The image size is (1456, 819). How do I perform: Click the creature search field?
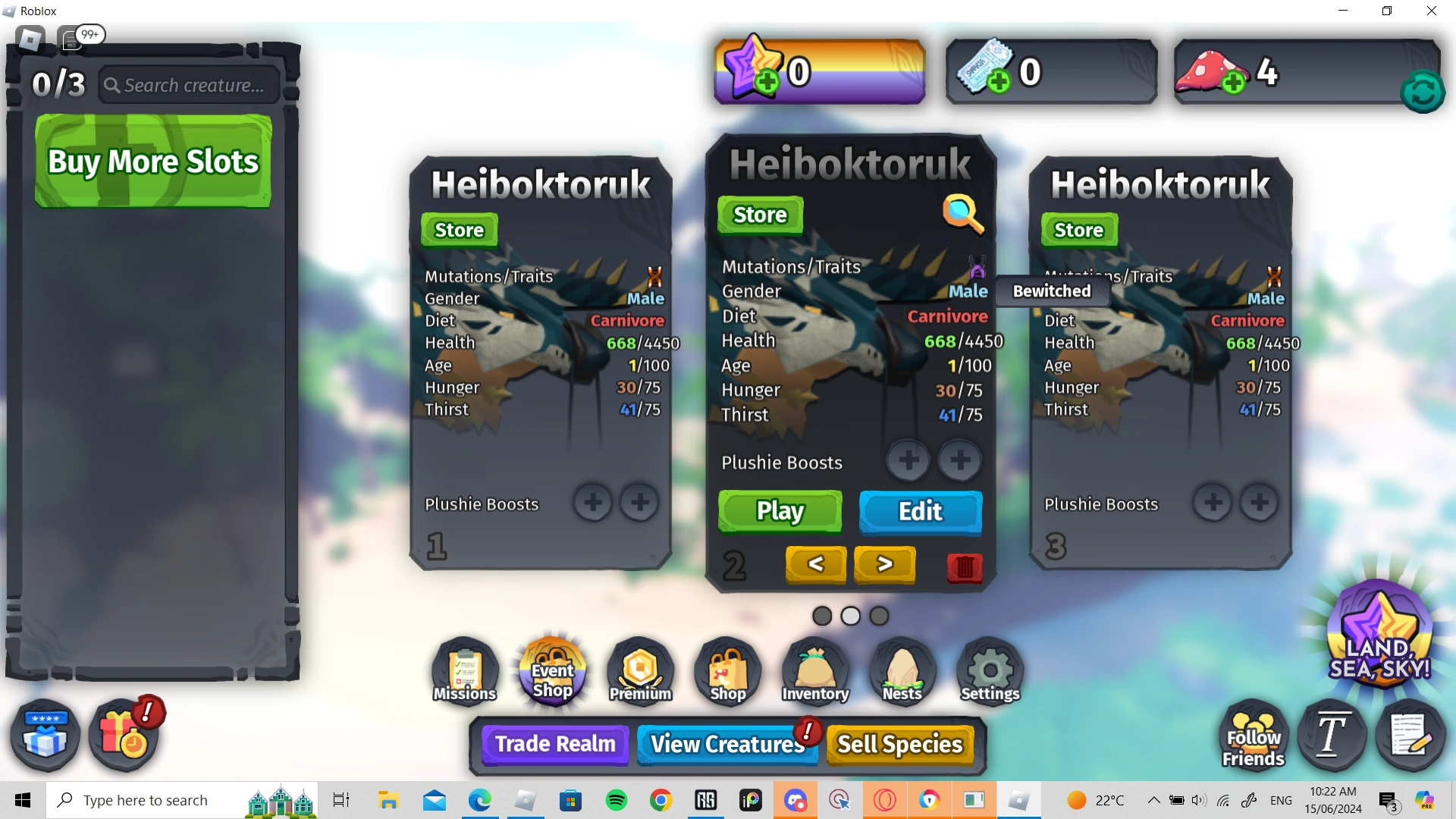pyautogui.click(x=188, y=85)
